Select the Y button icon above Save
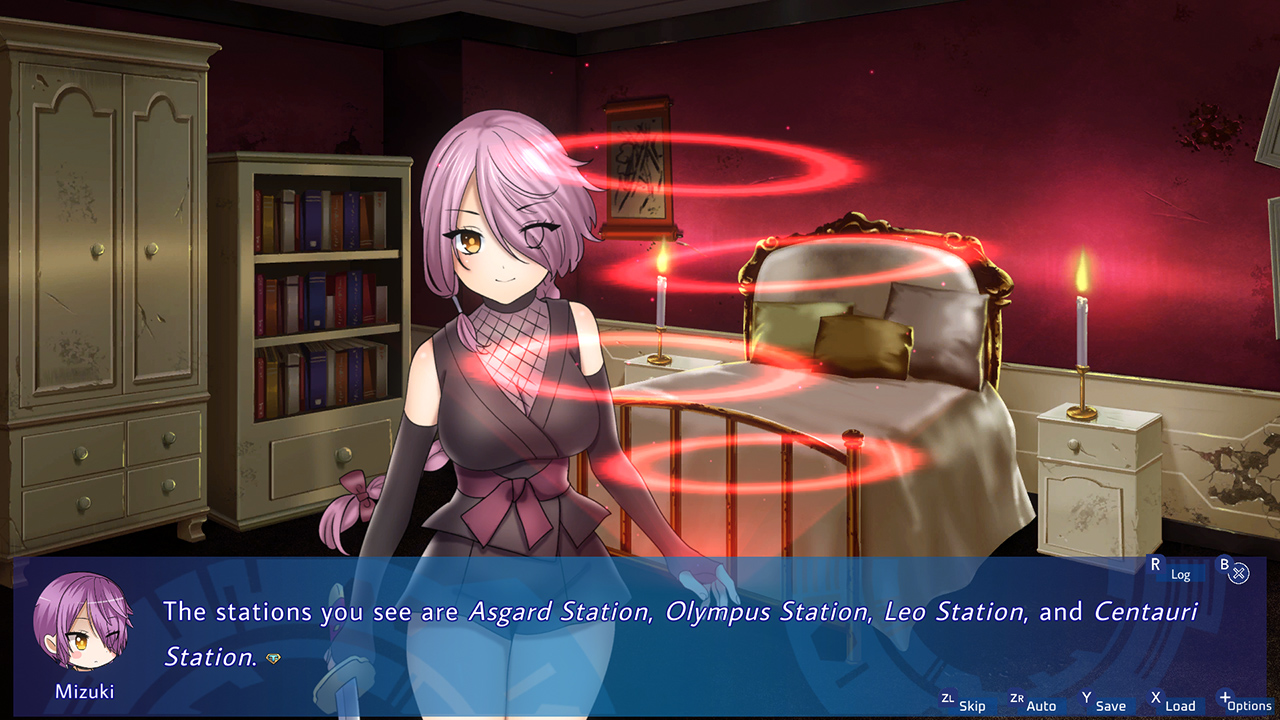 point(1087,697)
